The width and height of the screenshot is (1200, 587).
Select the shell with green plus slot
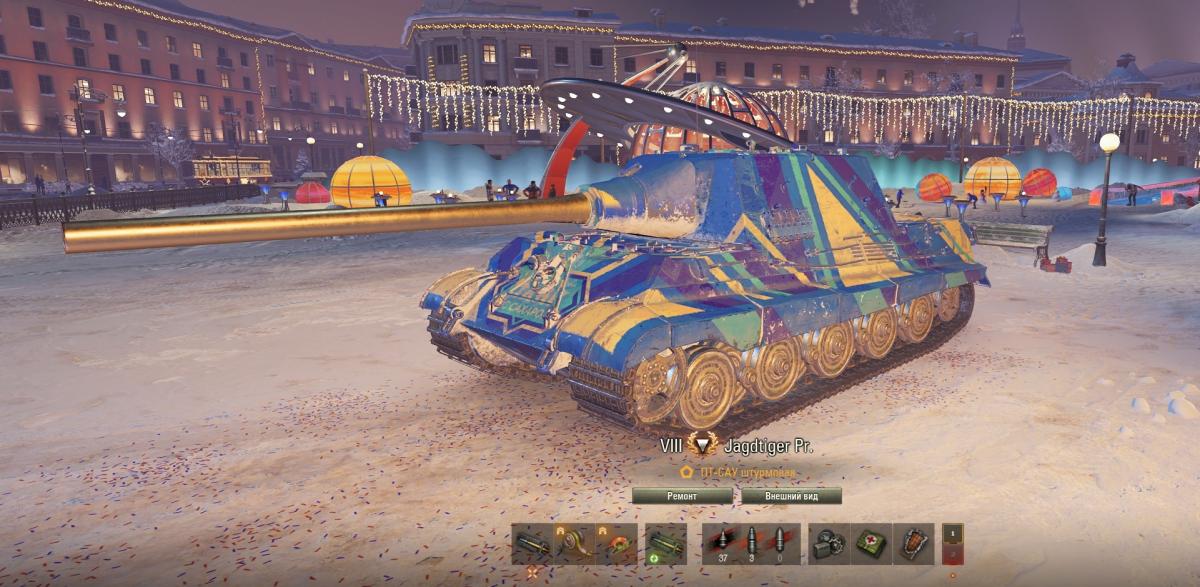[x=665, y=544]
